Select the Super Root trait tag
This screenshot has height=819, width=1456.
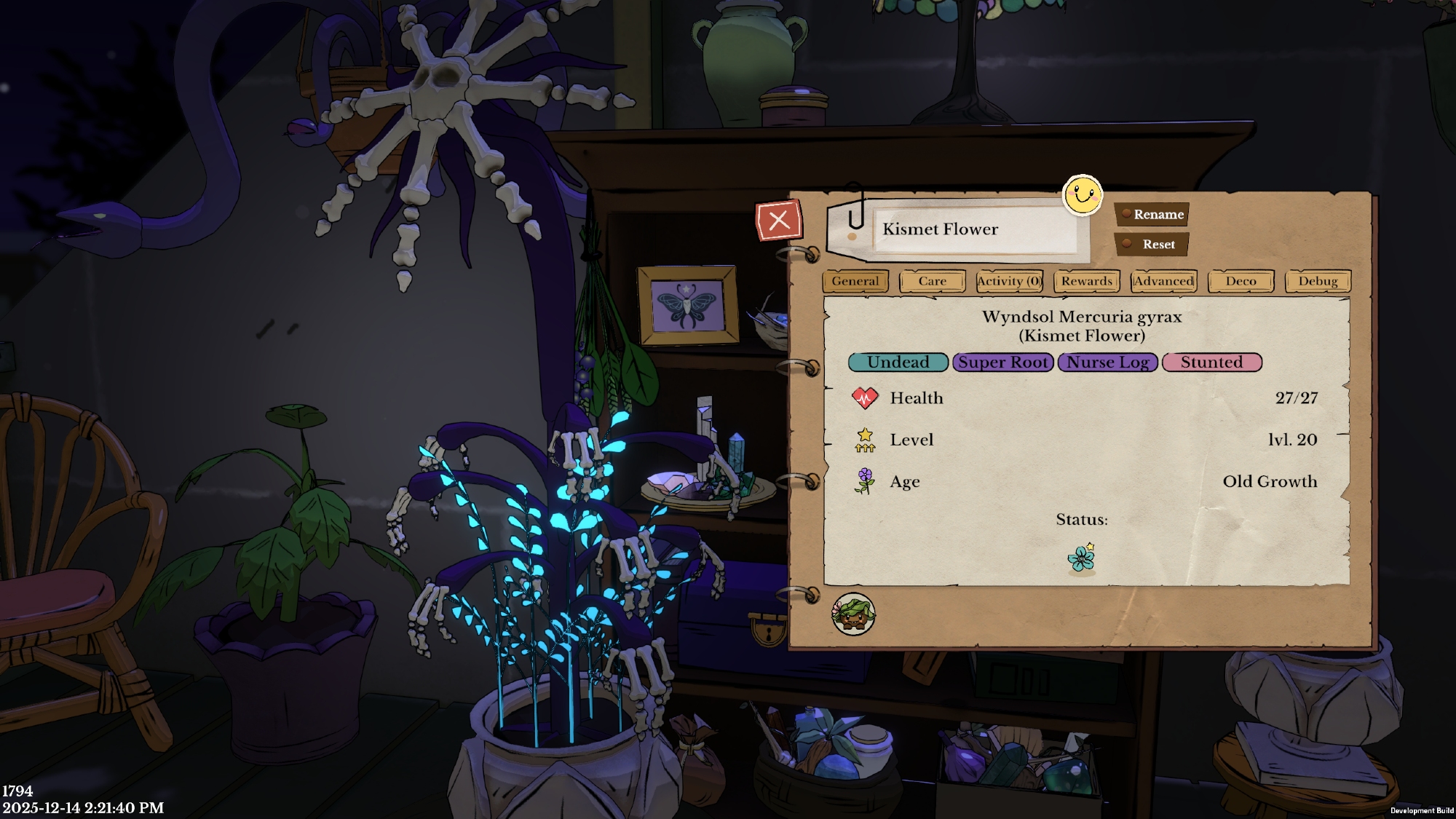1002,363
